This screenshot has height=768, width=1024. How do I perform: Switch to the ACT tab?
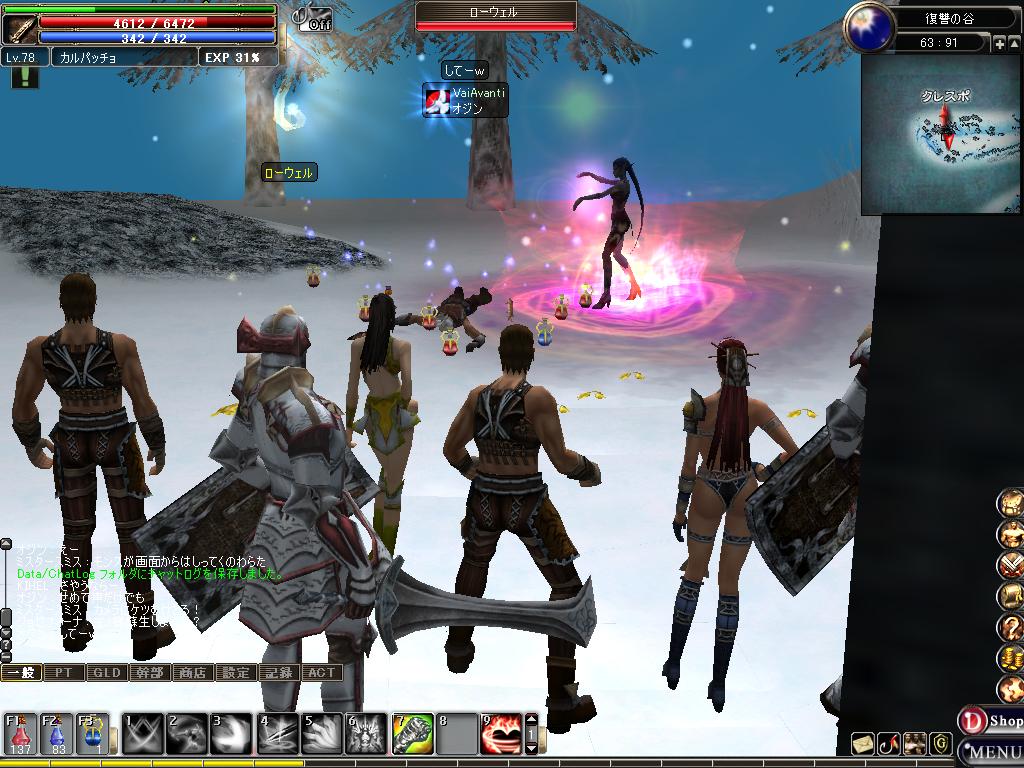321,673
